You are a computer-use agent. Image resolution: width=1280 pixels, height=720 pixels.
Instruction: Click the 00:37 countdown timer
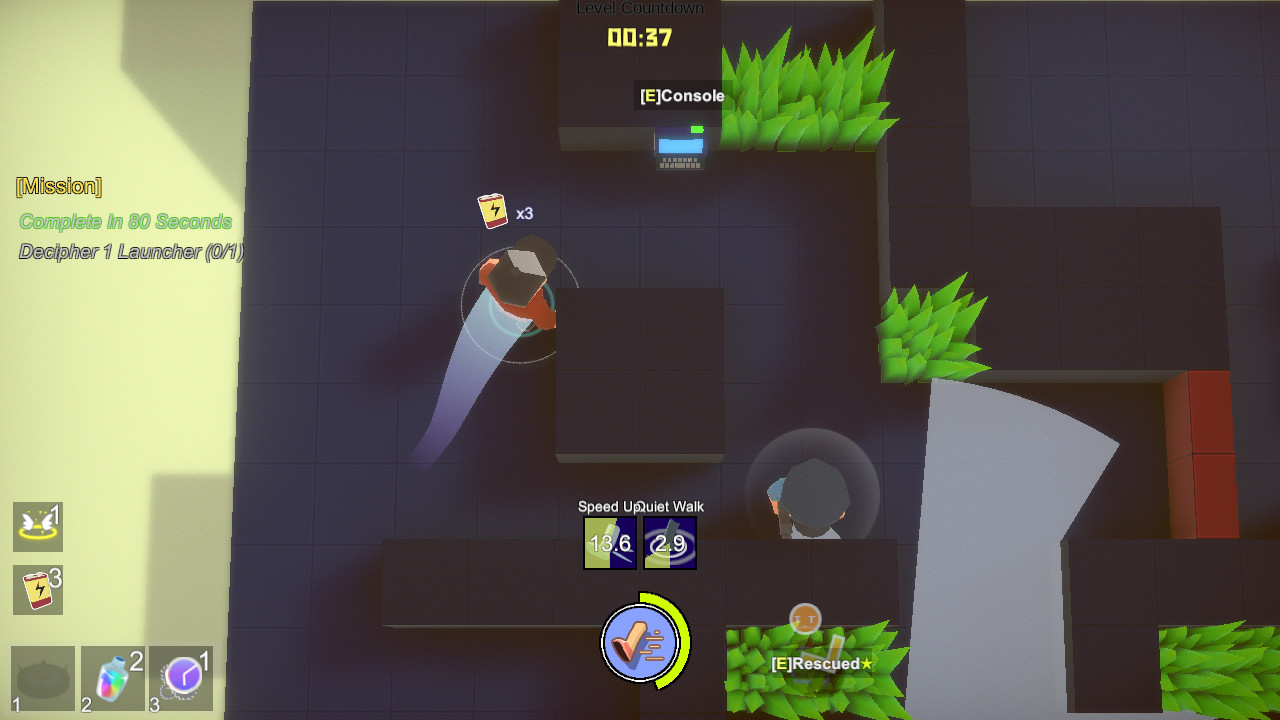(x=639, y=39)
